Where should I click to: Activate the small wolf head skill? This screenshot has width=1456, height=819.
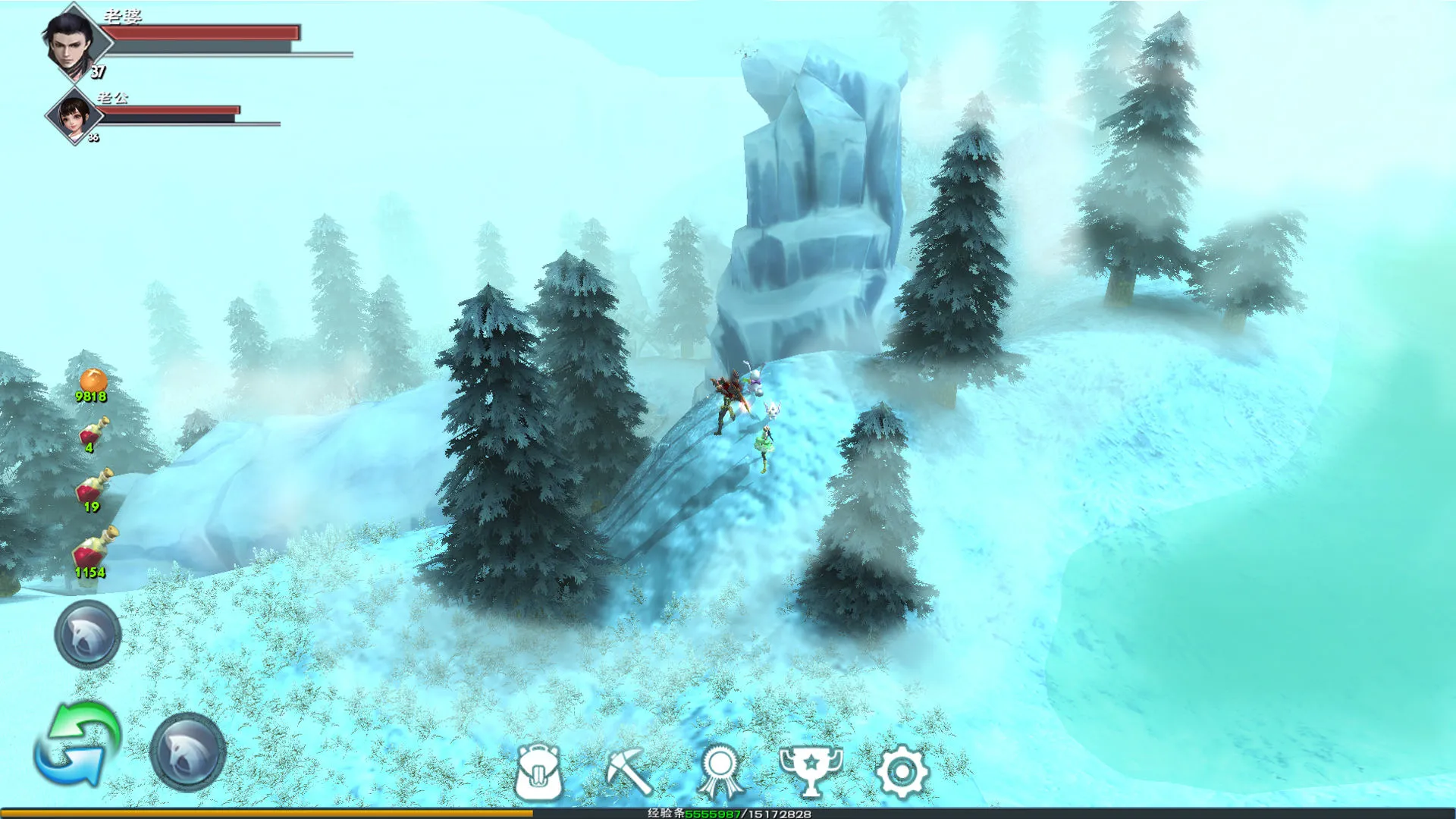click(x=88, y=634)
